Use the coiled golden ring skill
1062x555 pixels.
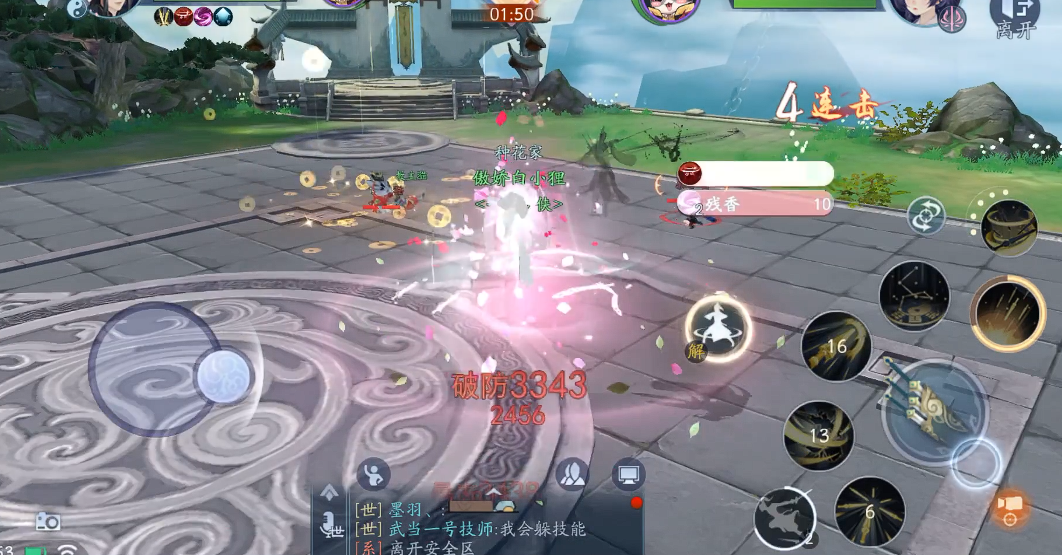[1009, 227]
